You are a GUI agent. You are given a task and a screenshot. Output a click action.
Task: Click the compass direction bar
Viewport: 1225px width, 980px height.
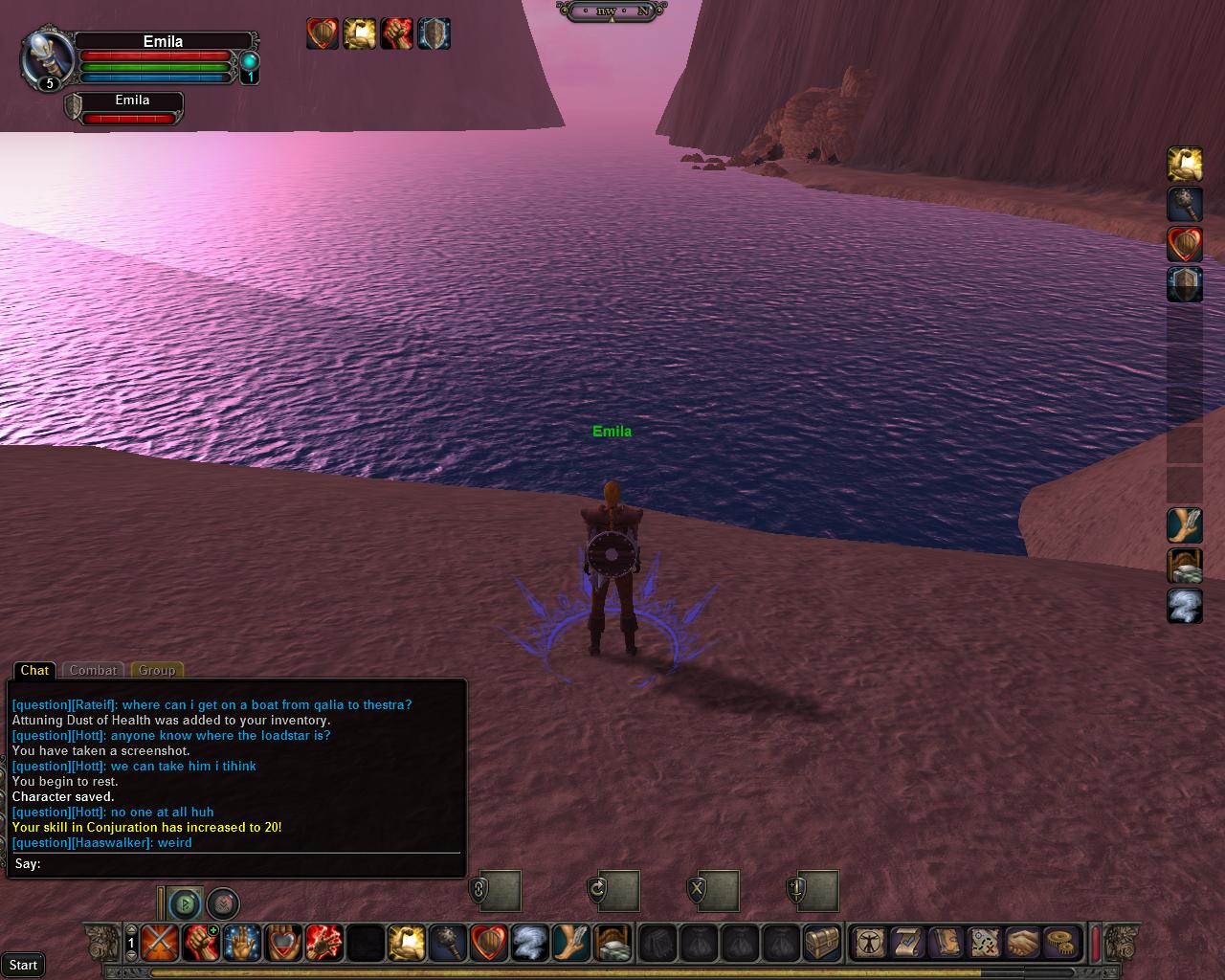pos(618,11)
